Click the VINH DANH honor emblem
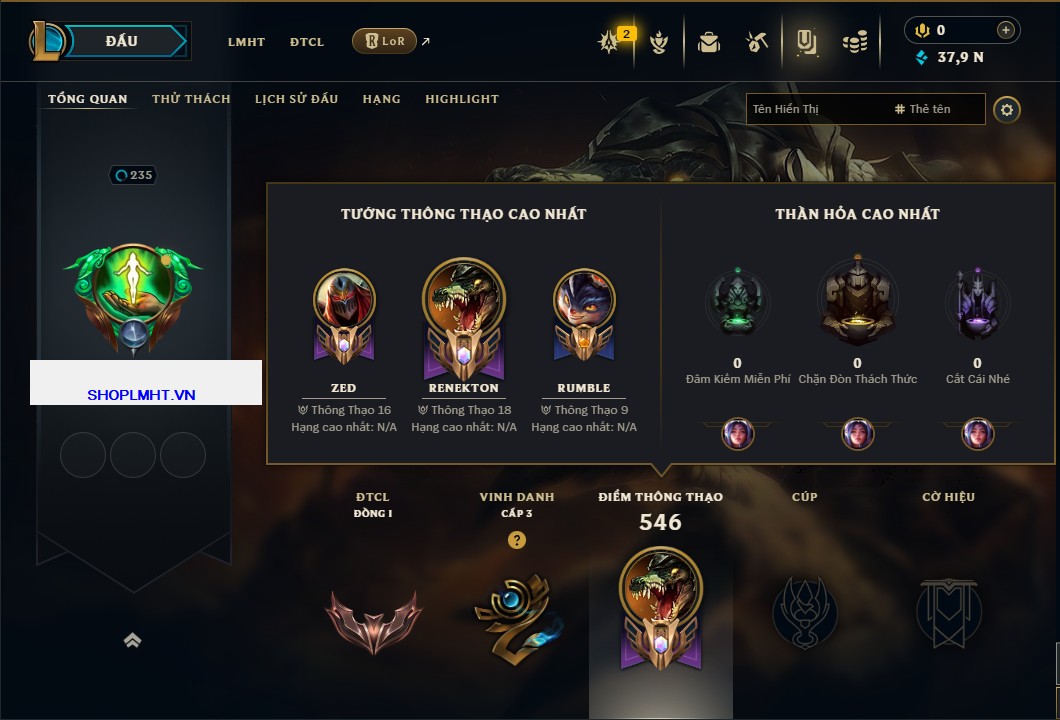This screenshot has width=1060, height=720. point(516,617)
